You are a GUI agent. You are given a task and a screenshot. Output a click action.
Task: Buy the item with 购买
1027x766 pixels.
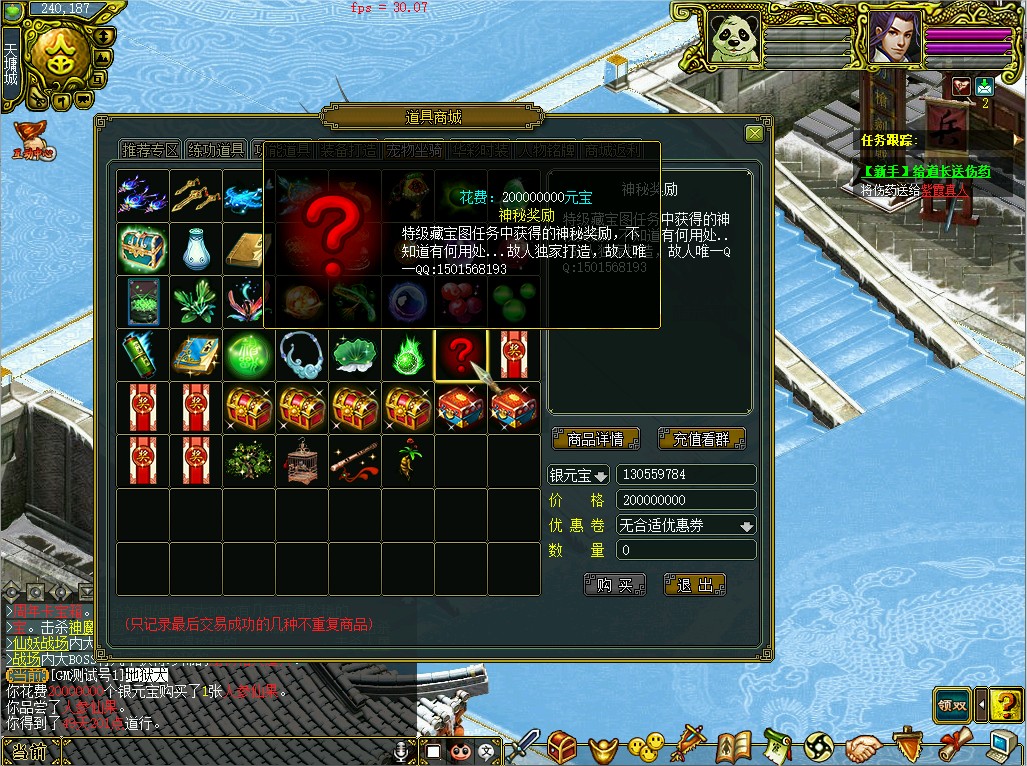pyautogui.click(x=614, y=585)
